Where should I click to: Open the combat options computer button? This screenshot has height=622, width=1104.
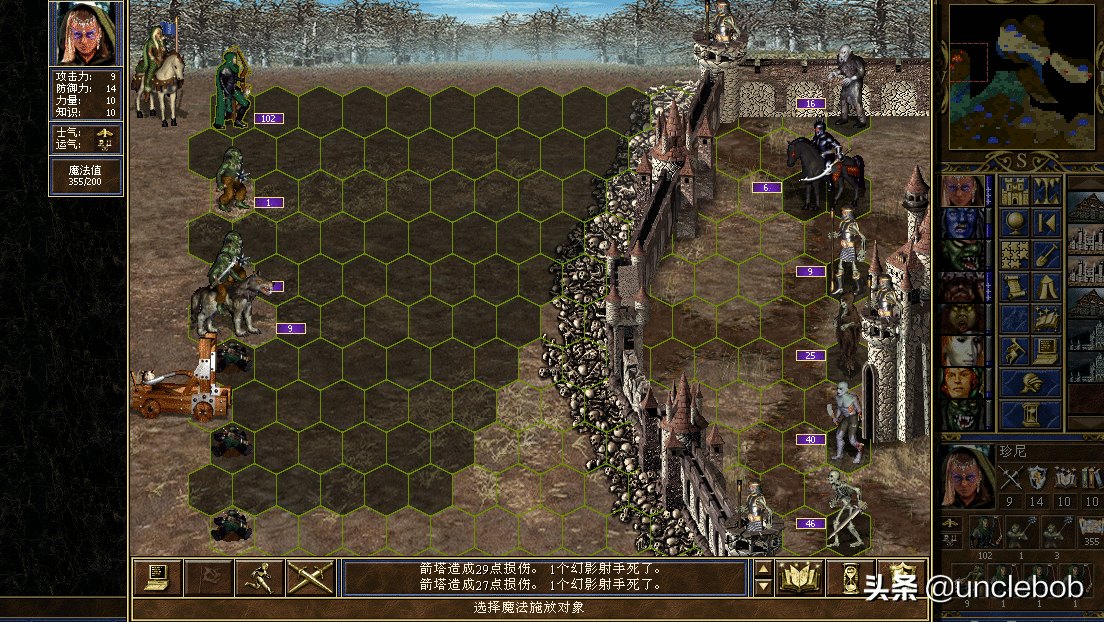click(157, 577)
